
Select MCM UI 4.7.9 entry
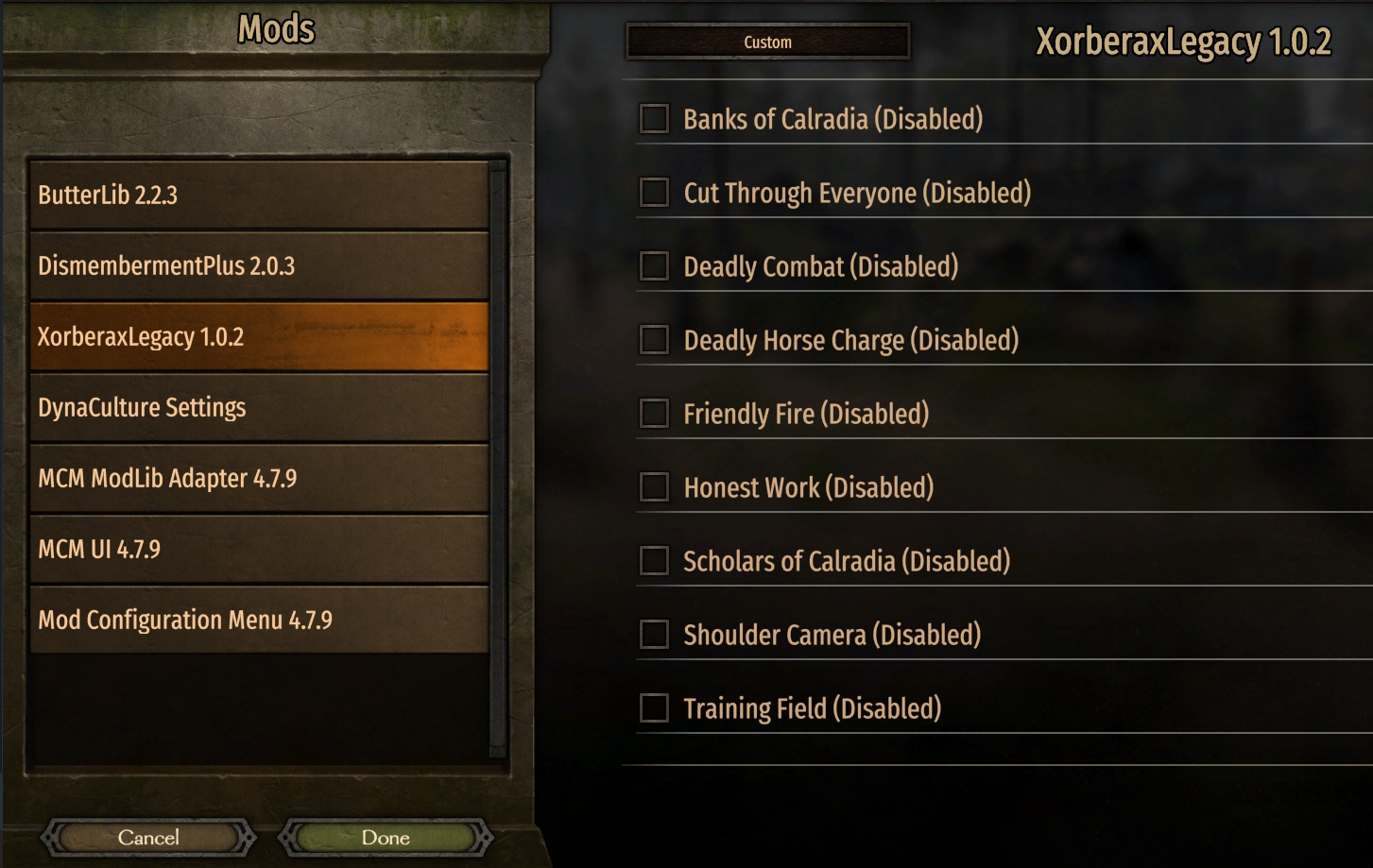(258, 550)
